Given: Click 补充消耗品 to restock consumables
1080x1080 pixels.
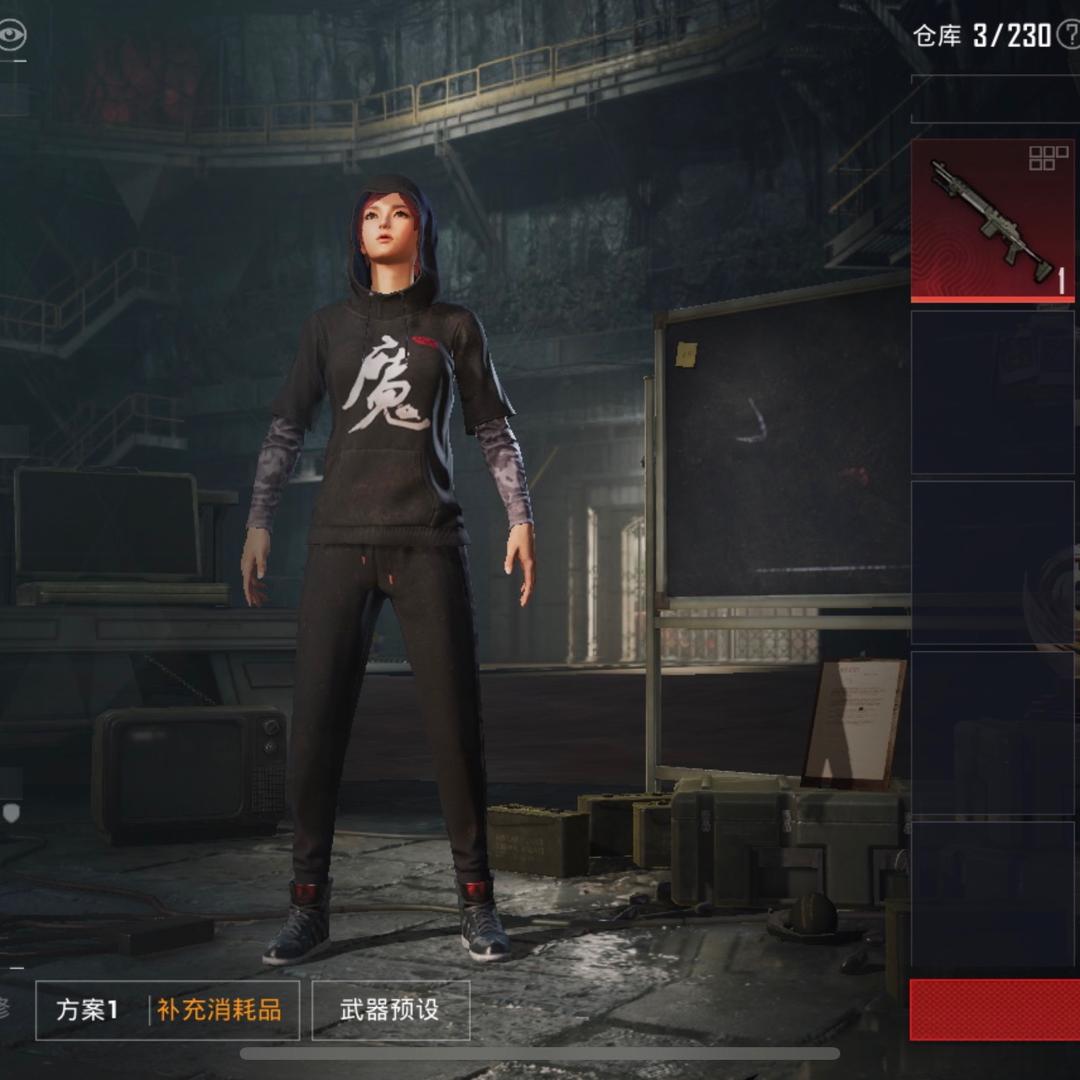Looking at the screenshot, I should [x=219, y=1010].
